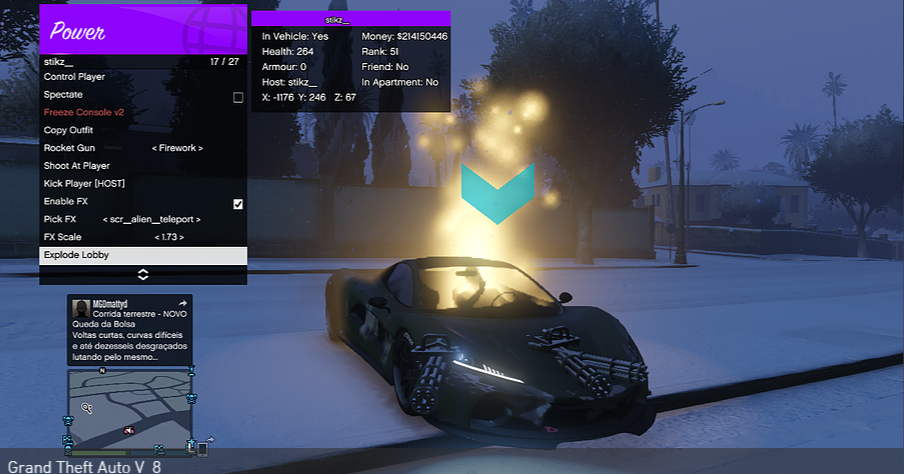
Task: Activate the Explode Lobby entry
Action: point(77,255)
